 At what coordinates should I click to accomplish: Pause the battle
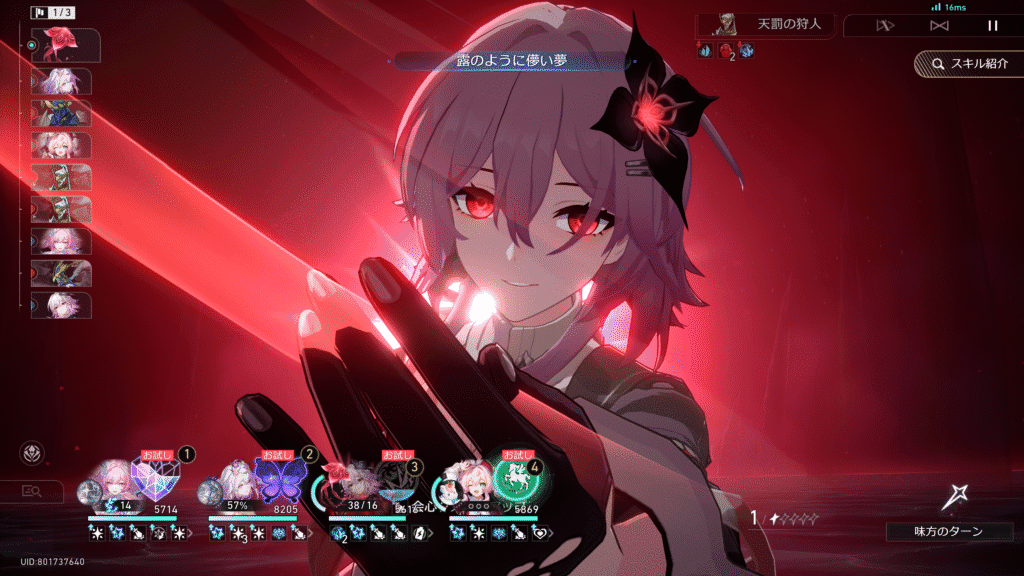[992, 25]
